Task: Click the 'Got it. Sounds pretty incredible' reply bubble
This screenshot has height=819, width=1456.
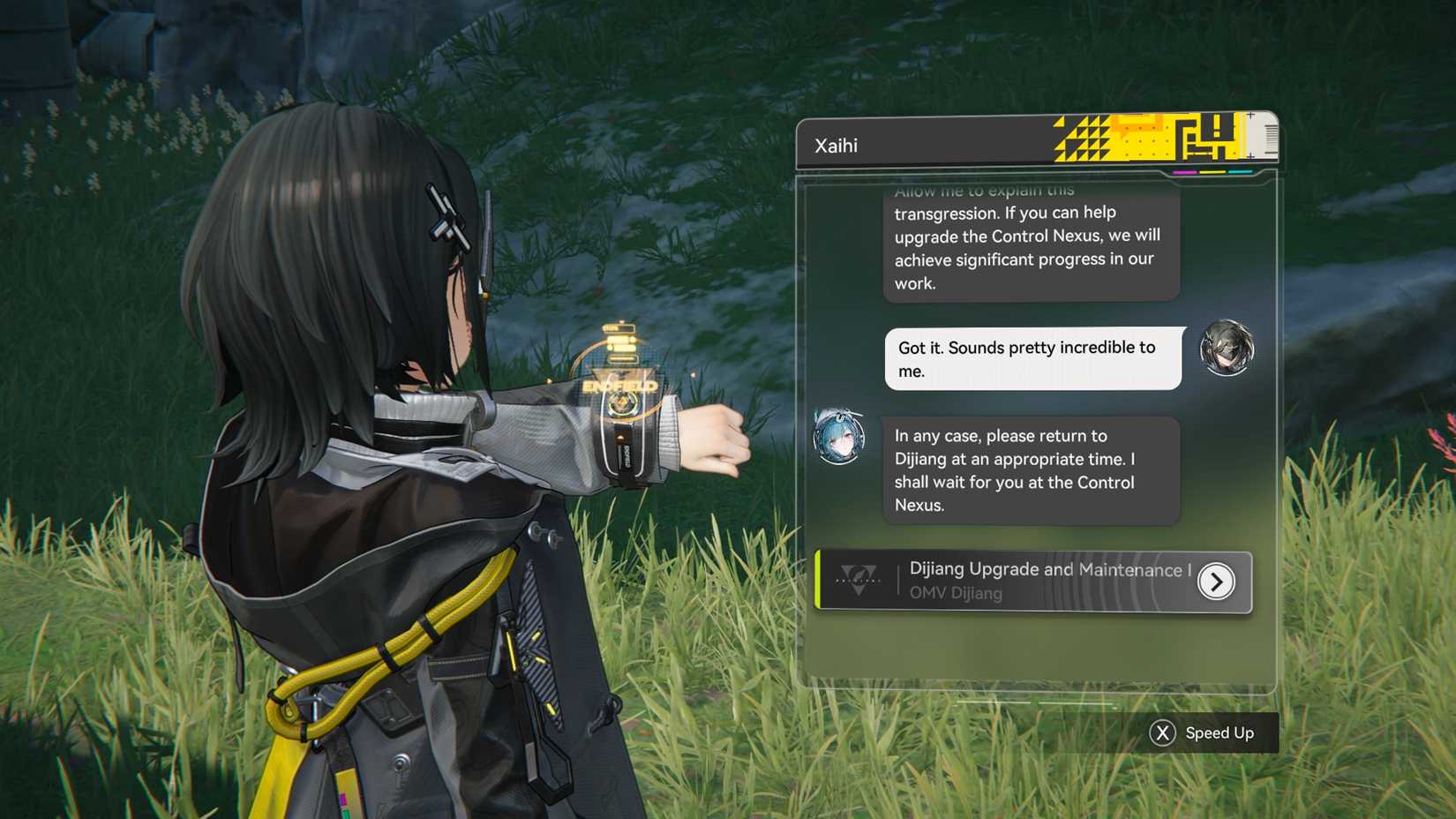Action: point(1031,358)
